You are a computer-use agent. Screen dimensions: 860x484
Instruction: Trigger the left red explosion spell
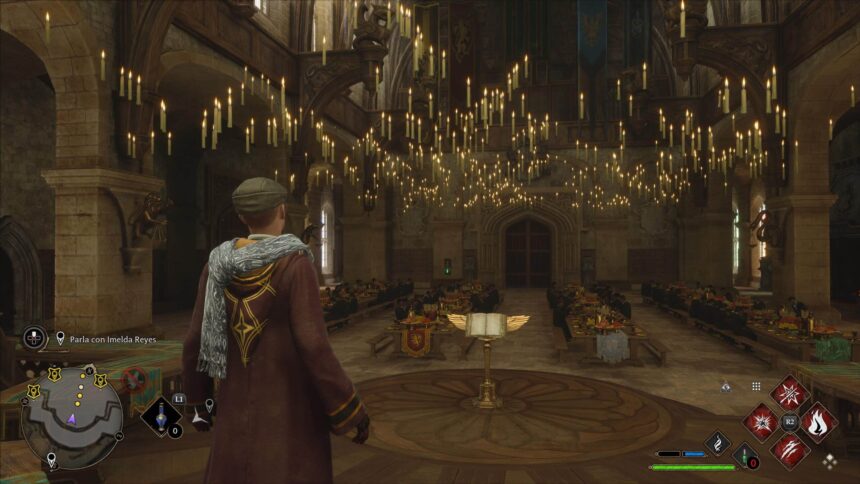coord(761,422)
